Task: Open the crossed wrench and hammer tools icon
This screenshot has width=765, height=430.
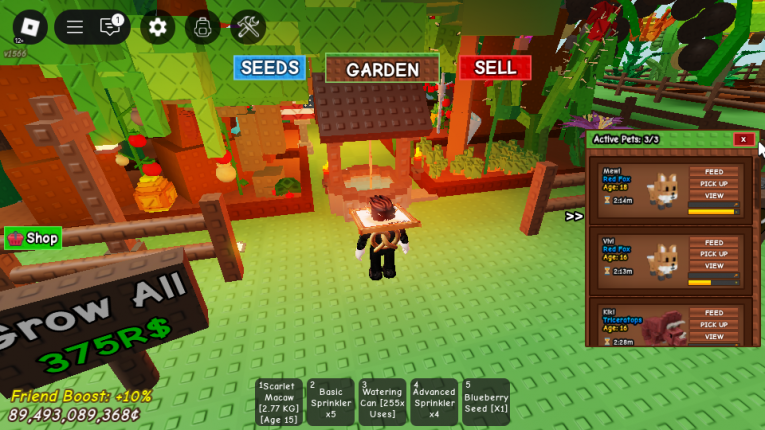Action: click(247, 27)
